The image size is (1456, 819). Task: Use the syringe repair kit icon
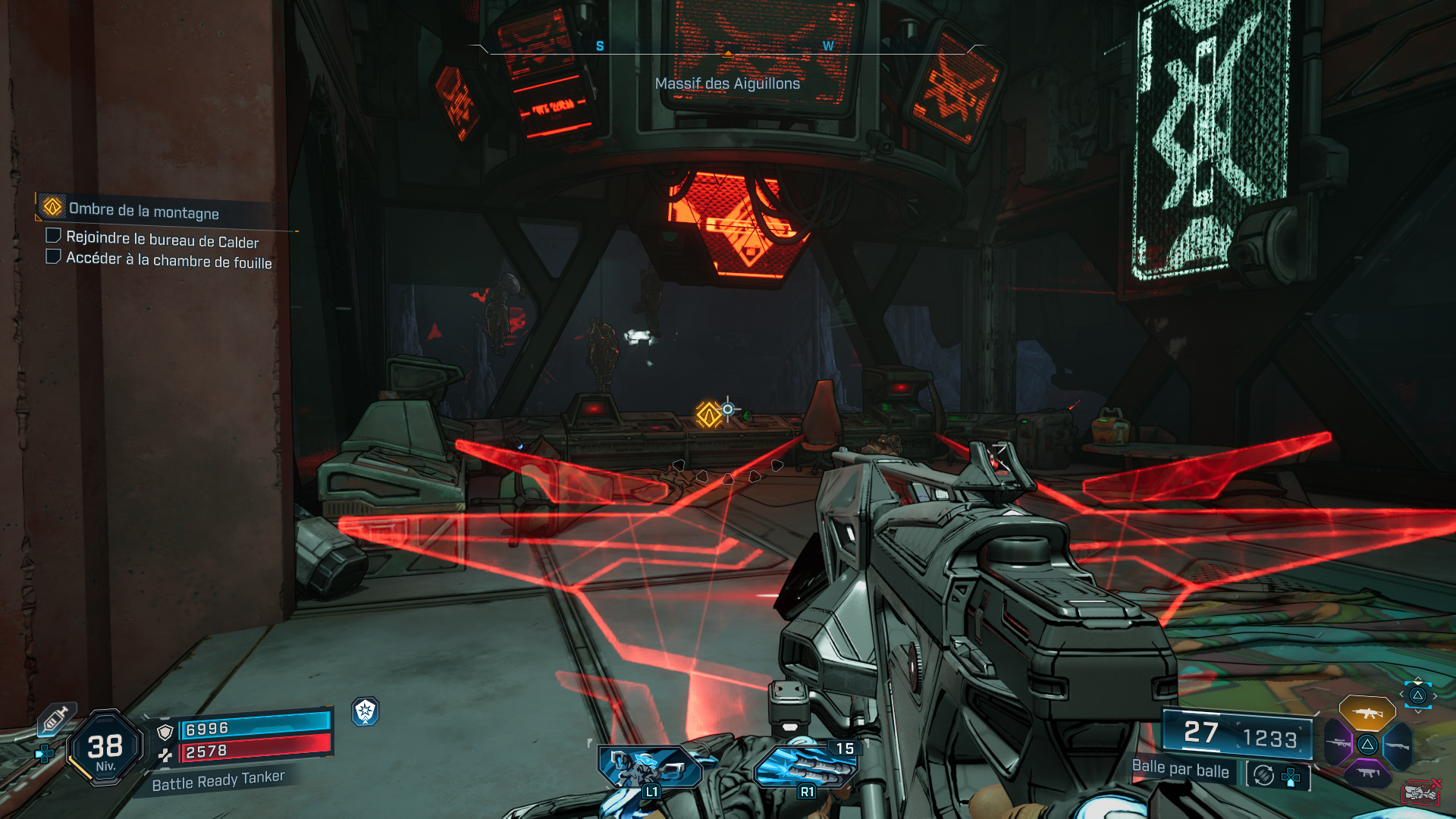point(56,719)
